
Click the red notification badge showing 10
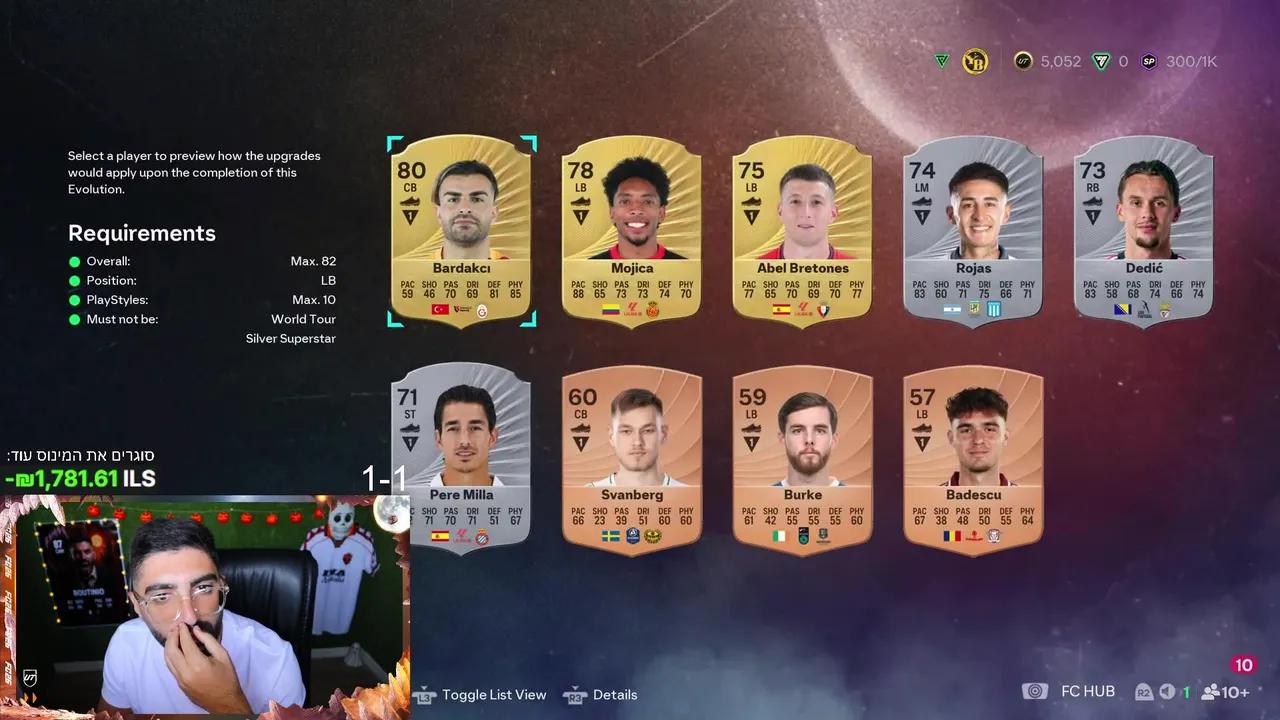[1243, 664]
